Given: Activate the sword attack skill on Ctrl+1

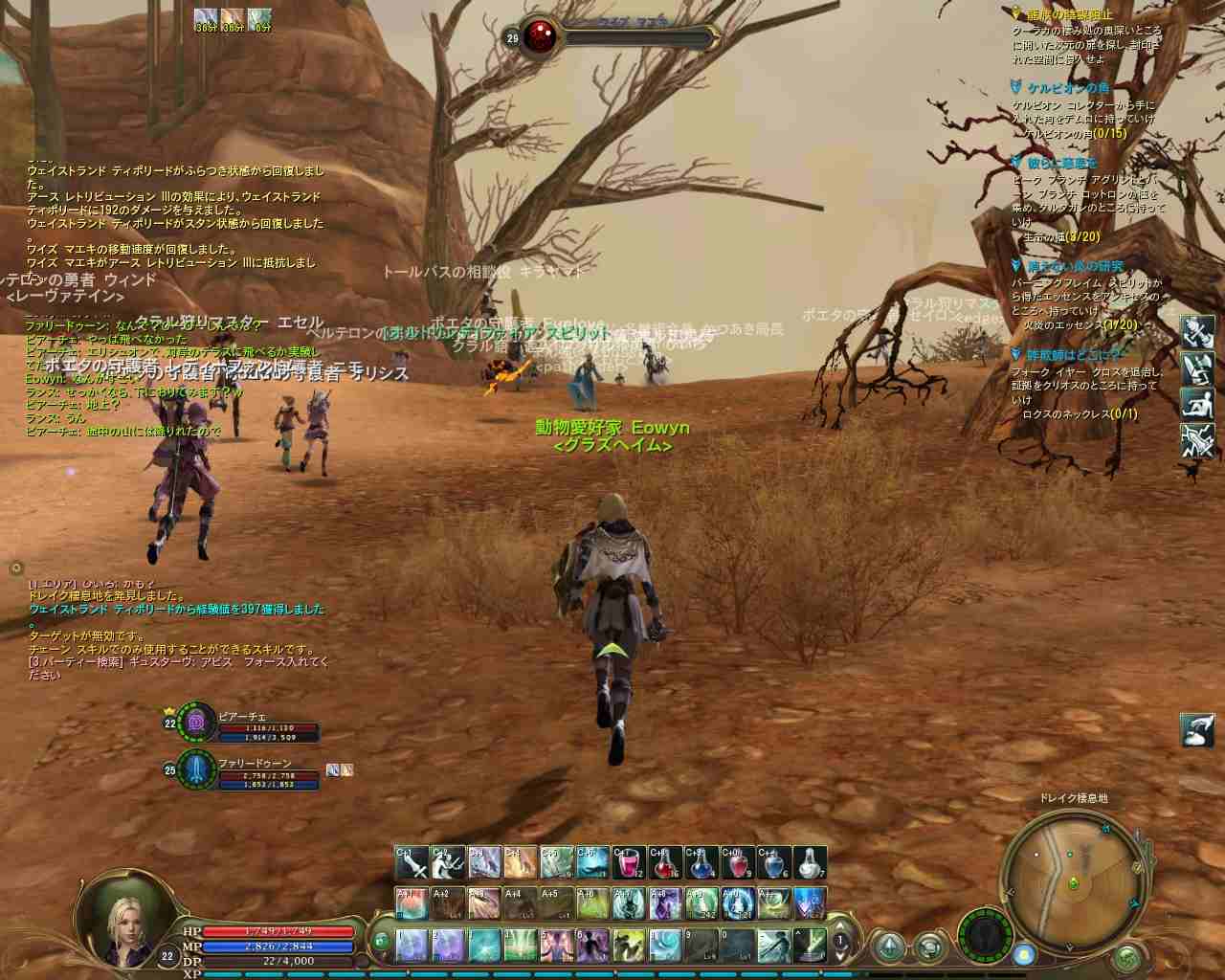Looking at the screenshot, I should (x=413, y=863).
